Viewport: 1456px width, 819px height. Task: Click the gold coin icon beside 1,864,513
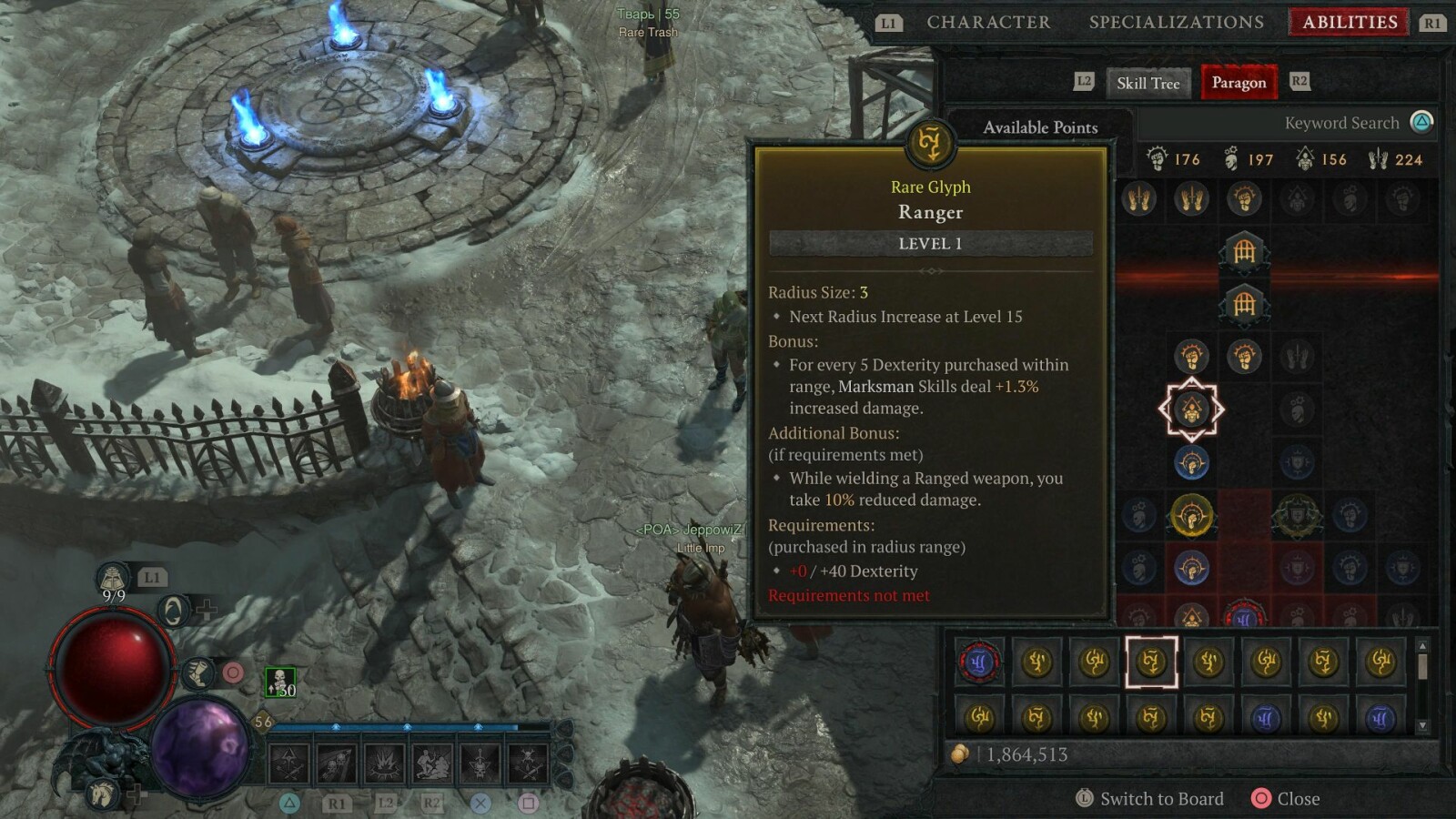pos(961,753)
